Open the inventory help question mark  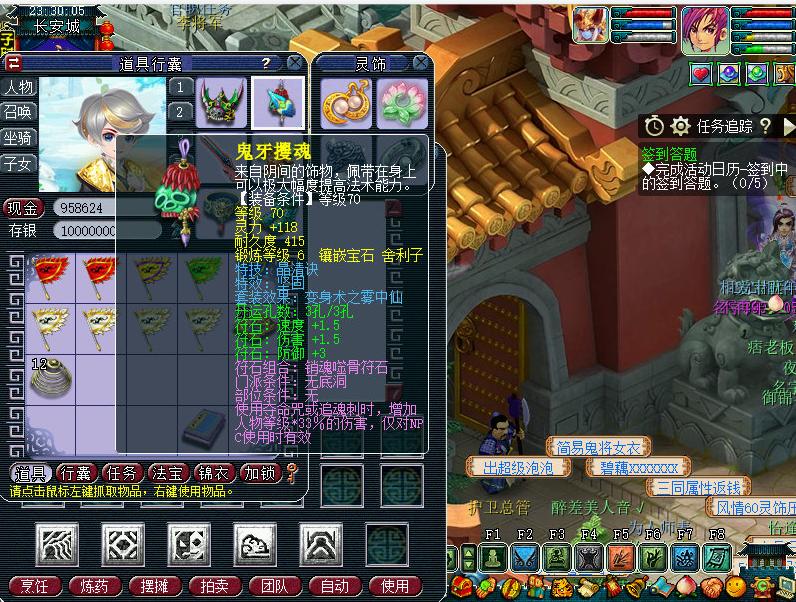266,62
